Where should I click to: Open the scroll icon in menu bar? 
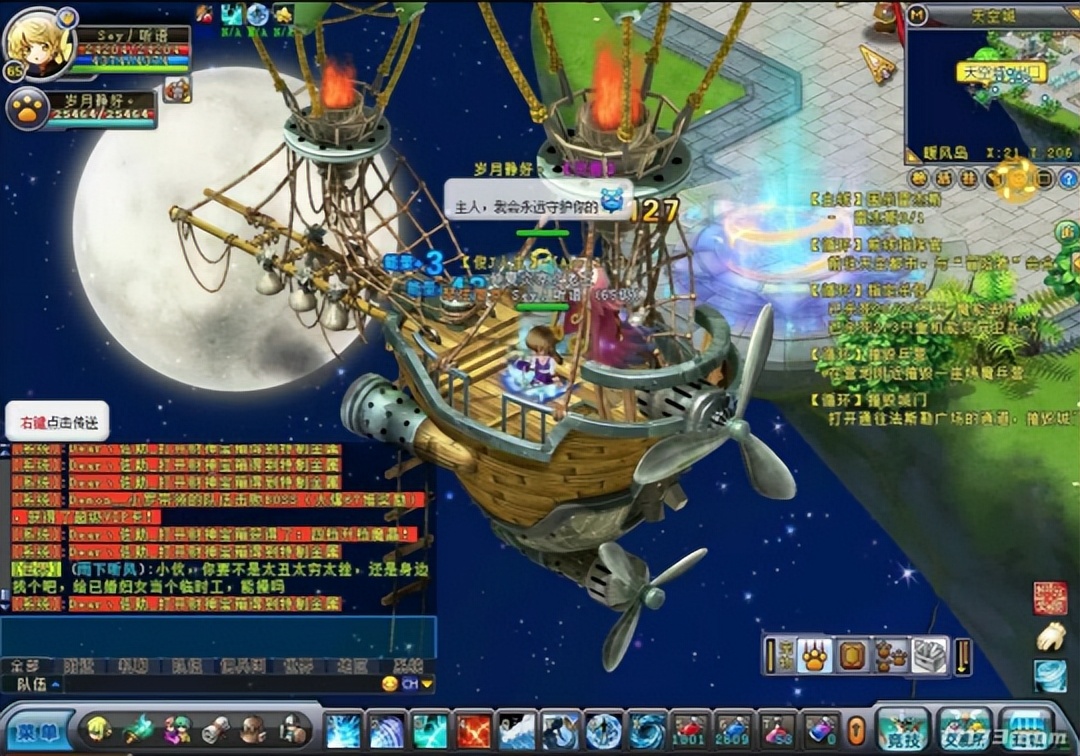point(215,729)
